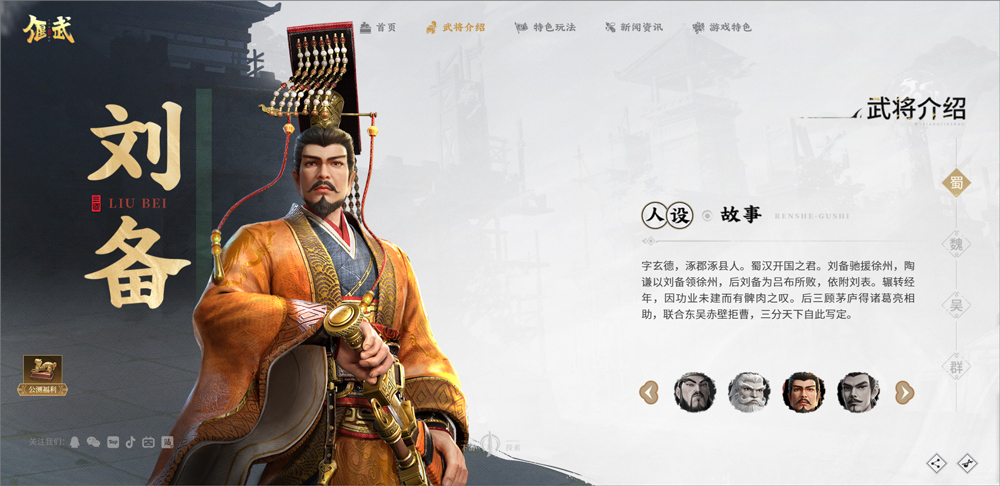Choose the black-bearded general portrait
The width and height of the screenshot is (1000, 486).
coord(695,392)
